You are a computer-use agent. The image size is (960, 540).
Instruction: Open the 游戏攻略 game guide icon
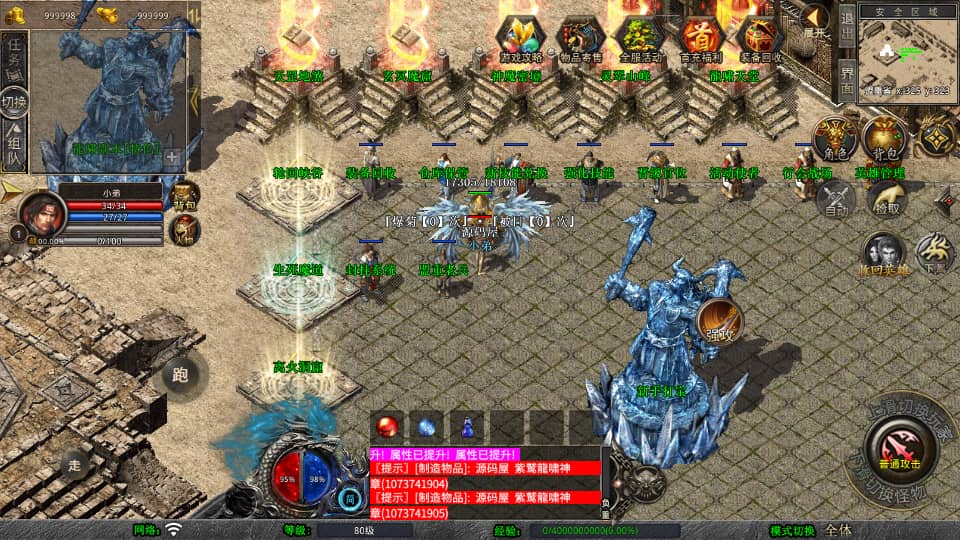point(521,38)
